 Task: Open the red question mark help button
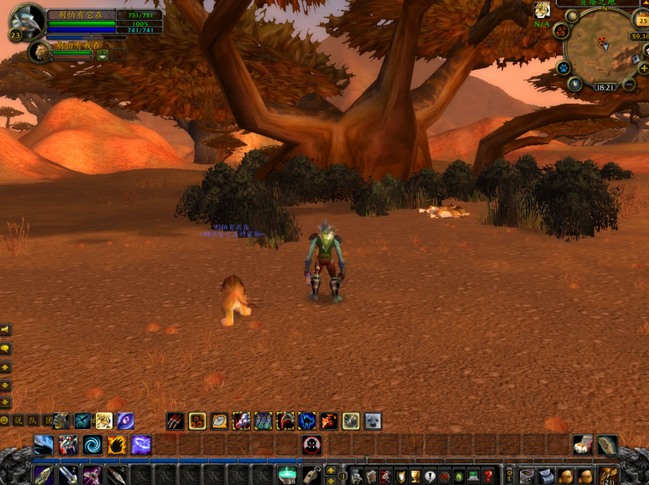(488, 476)
